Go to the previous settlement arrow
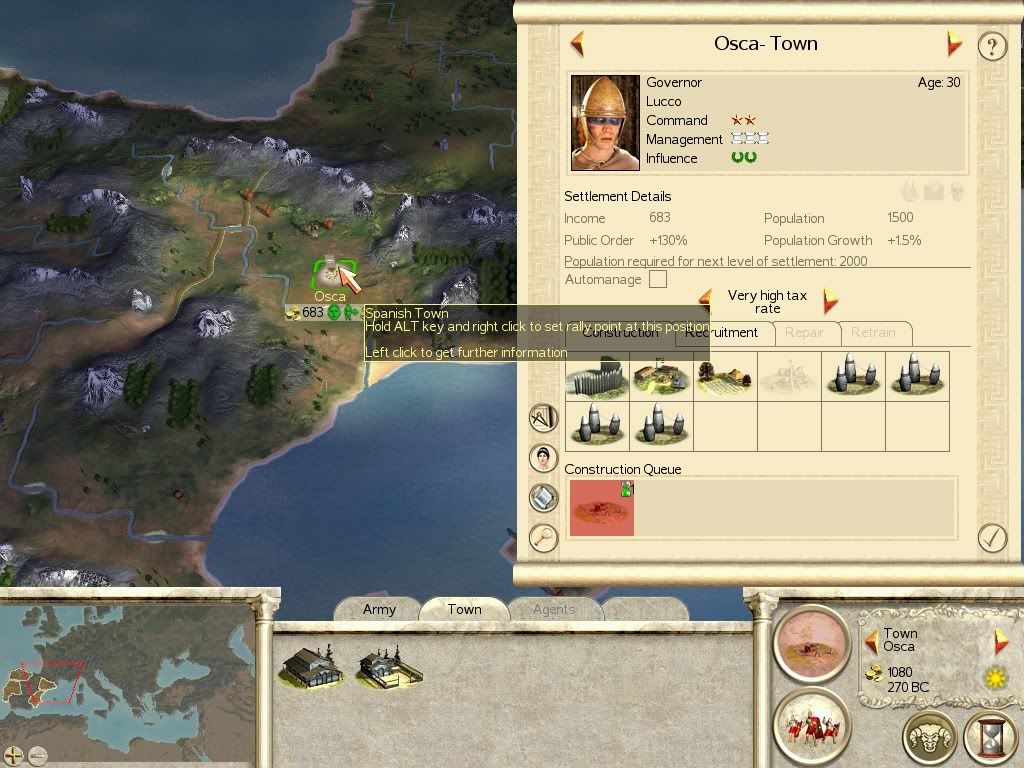The height and width of the screenshot is (768, 1024). 577,44
